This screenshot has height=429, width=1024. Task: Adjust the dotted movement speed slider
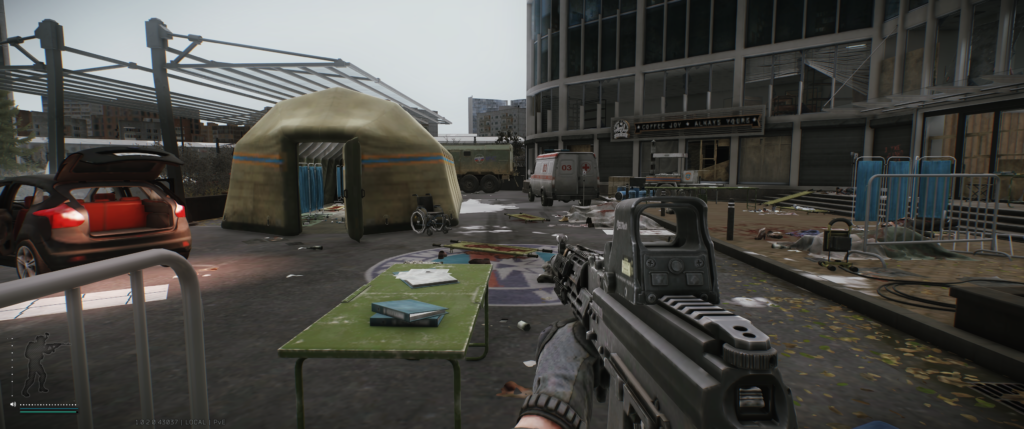tap(48, 404)
